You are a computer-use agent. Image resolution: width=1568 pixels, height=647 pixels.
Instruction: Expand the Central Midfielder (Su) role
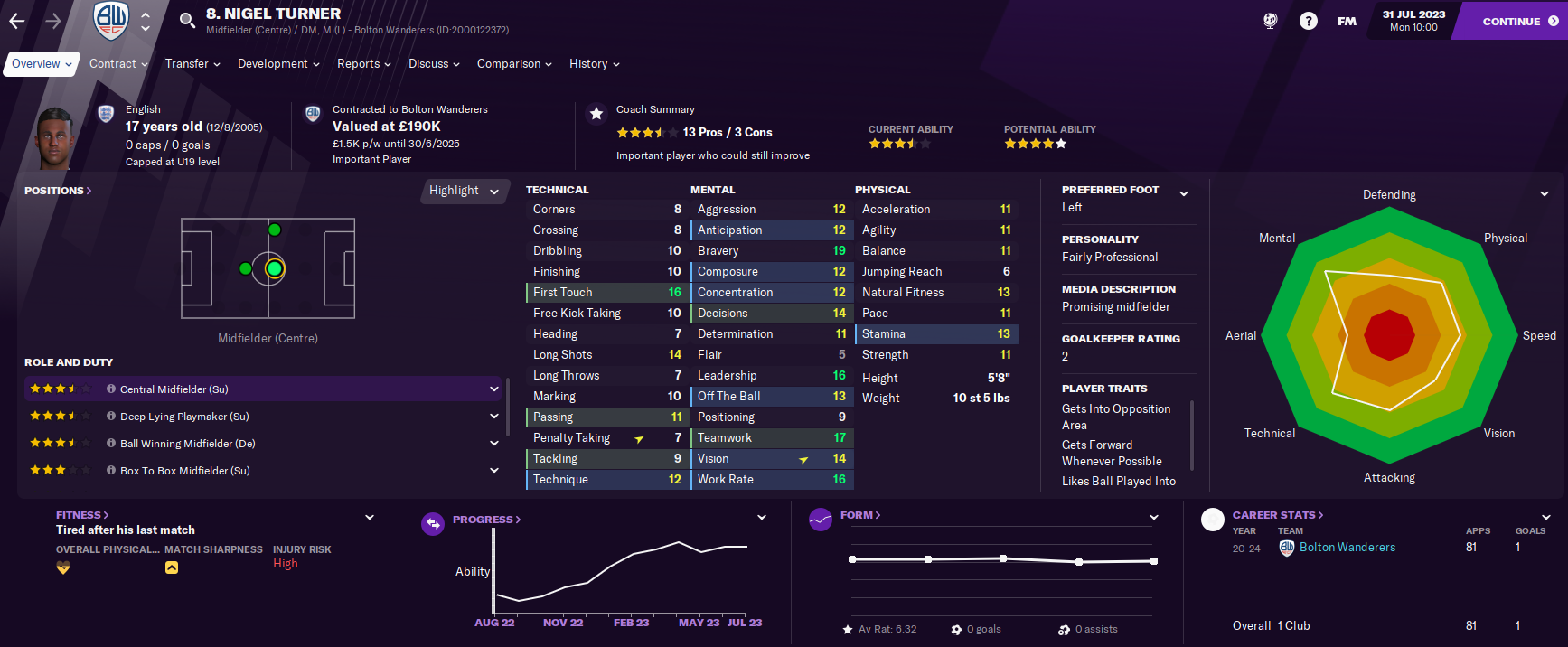(494, 389)
